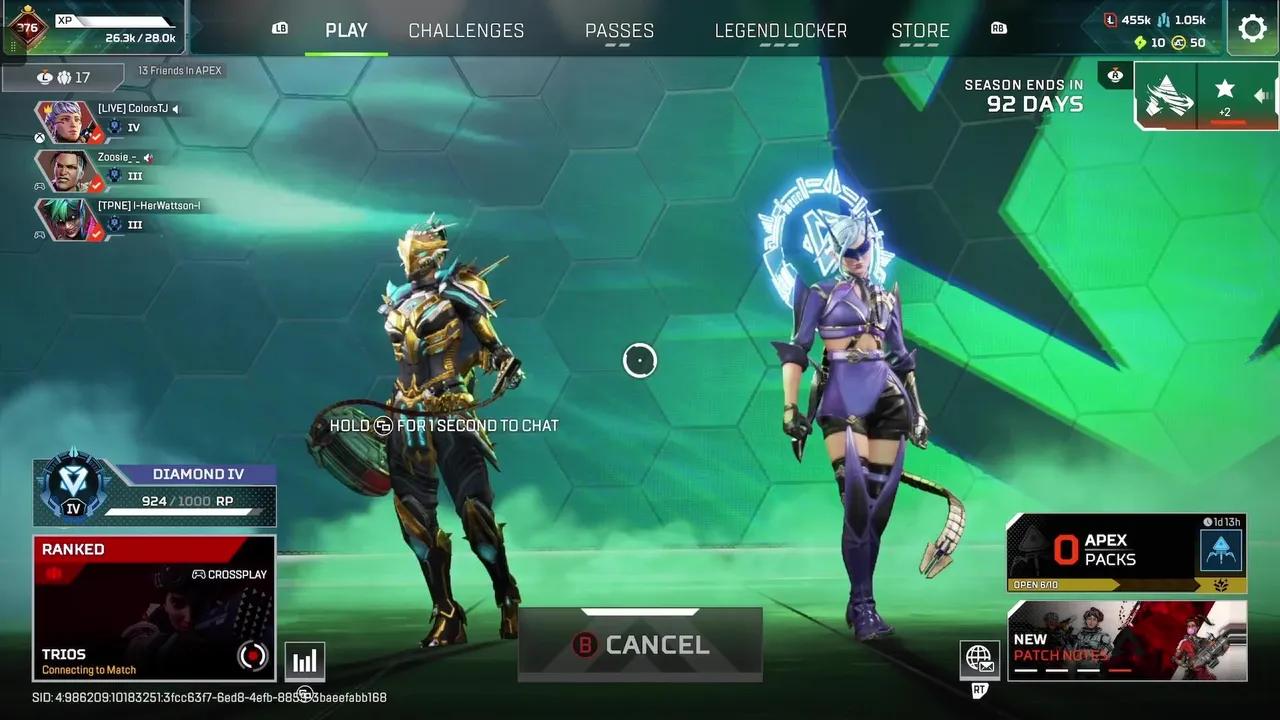Viewport: 1280px width, 720px height.
Task: Toggle the ready checkmark on ColorsTJ's avatar
Action: click(96, 137)
